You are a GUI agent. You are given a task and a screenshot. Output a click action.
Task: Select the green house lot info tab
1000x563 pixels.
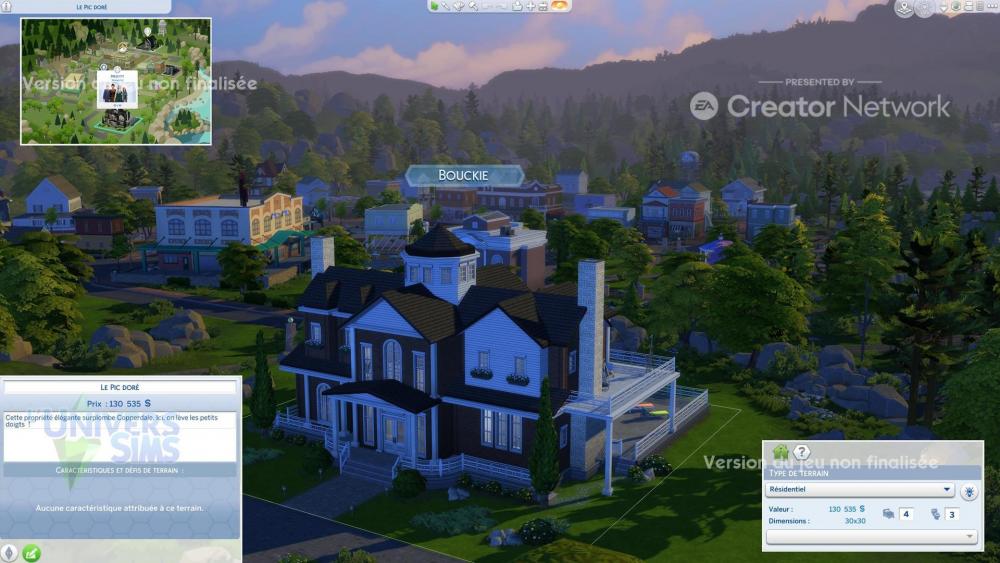780,453
